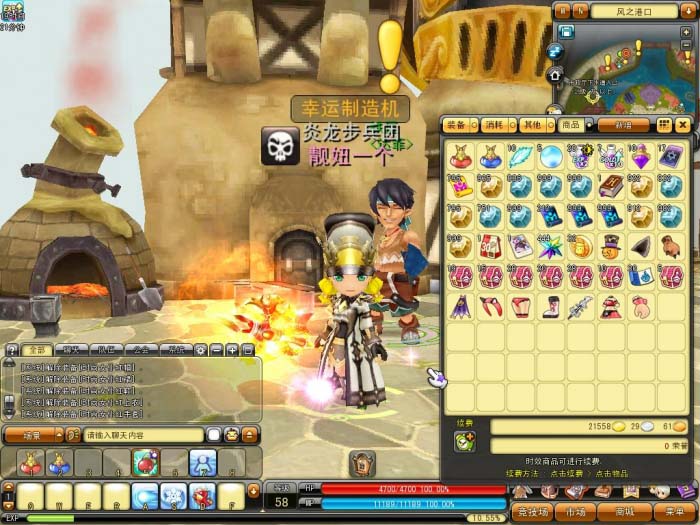The height and width of the screenshot is (525, 700).
Task: Click the 续费 renewal clock icon
Action: (x=464, y=441)
